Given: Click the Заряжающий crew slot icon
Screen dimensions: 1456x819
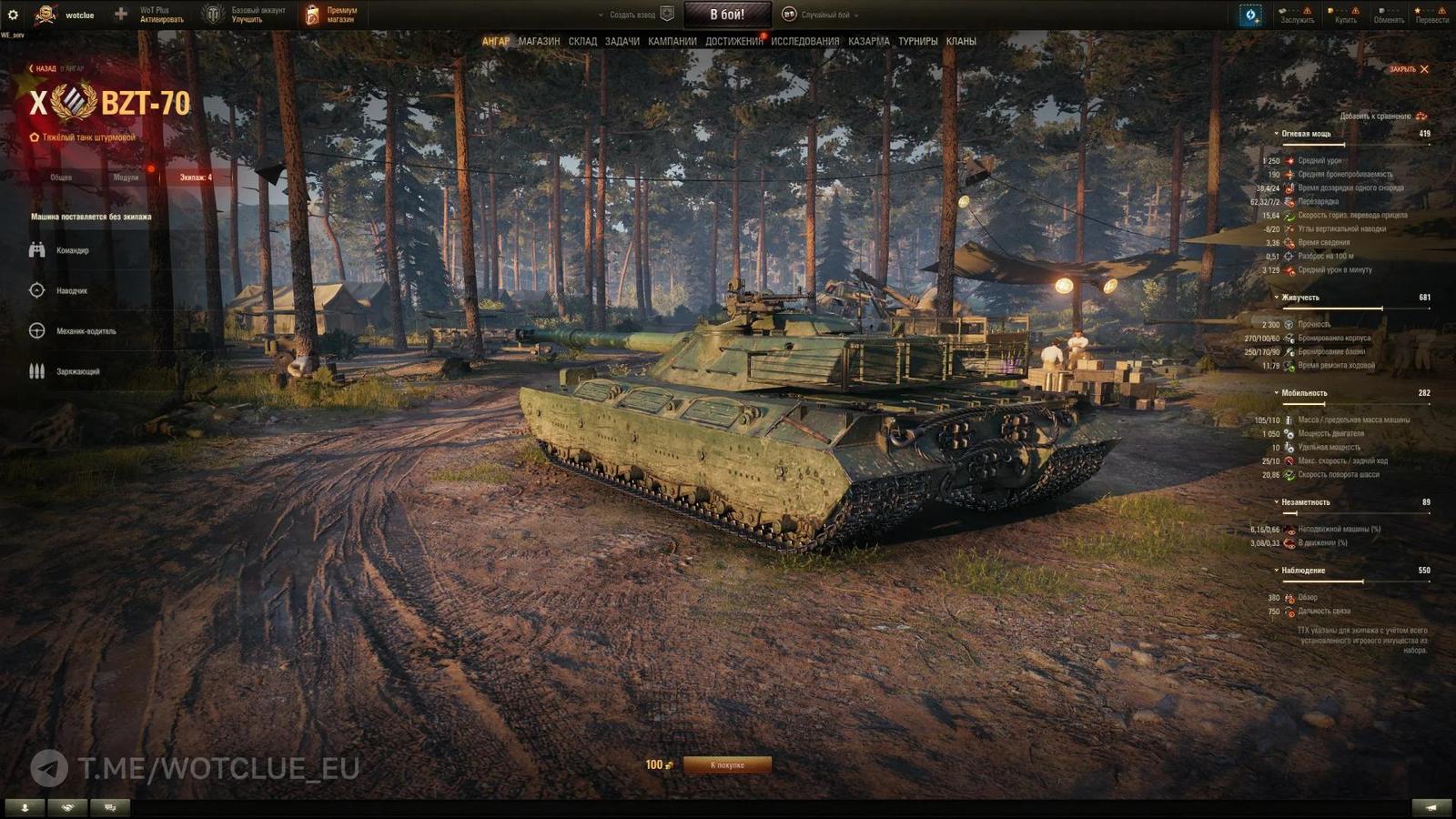Looking at the screenshot, I should 36,371.
